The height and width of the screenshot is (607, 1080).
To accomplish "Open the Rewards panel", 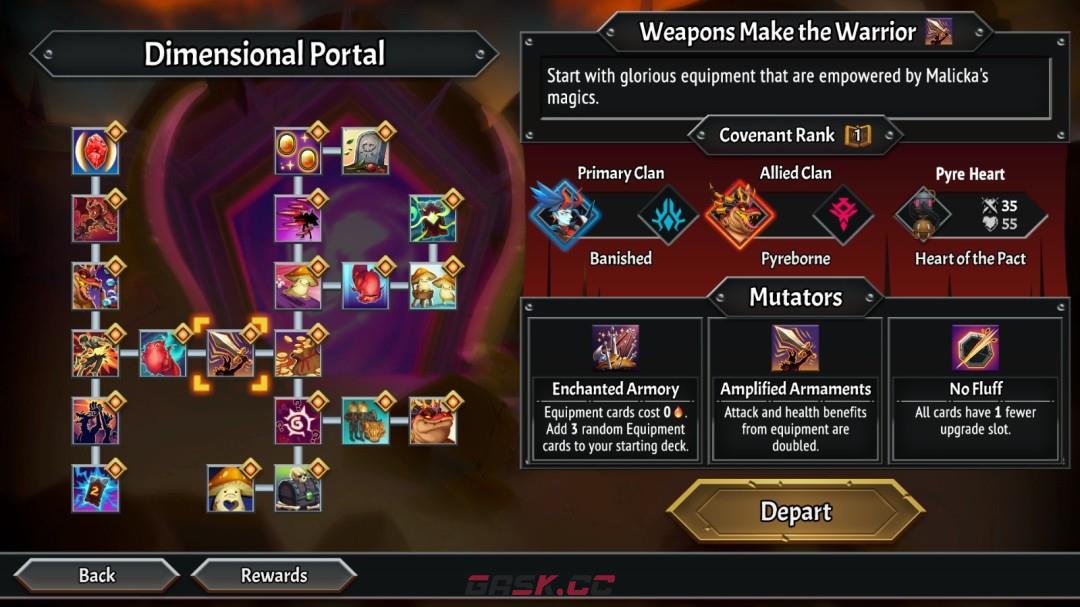I will pyautogui.click(x=273, y=575).
